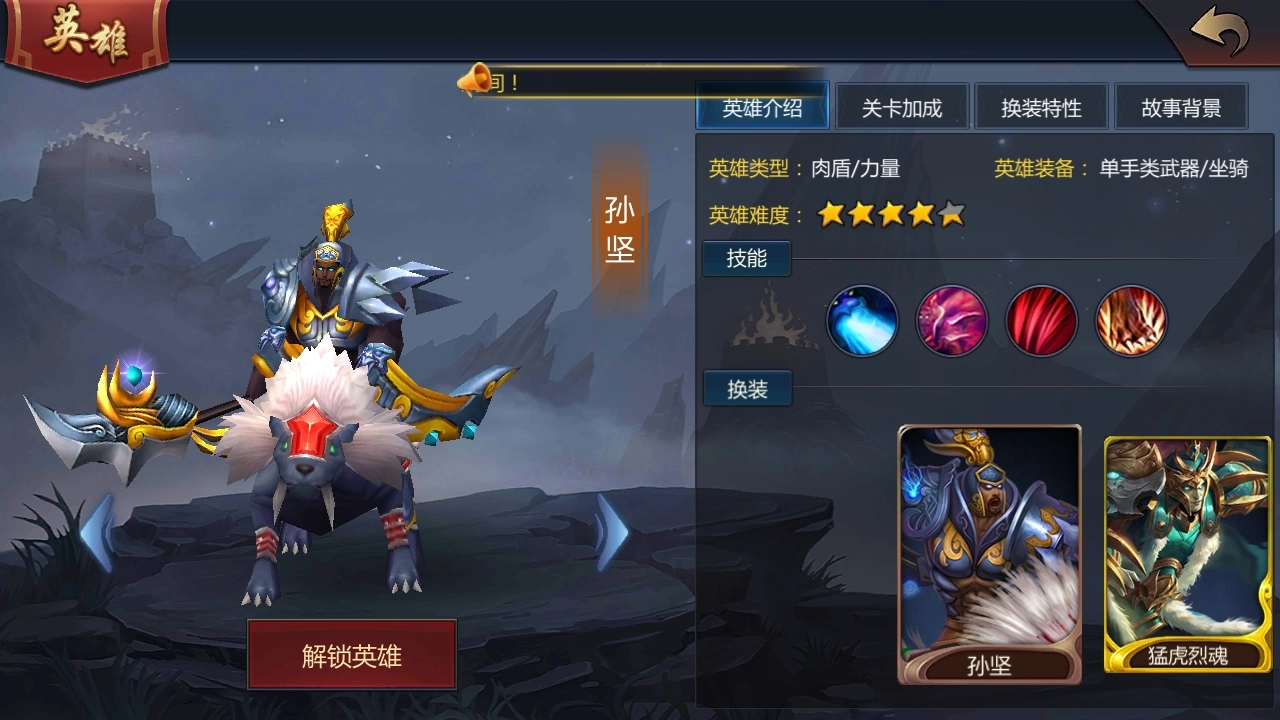Image resolution: width=1280 pixels, height=720 pixels.
Task: View the red claw slash skill
Action: [x=1042, y=320]
